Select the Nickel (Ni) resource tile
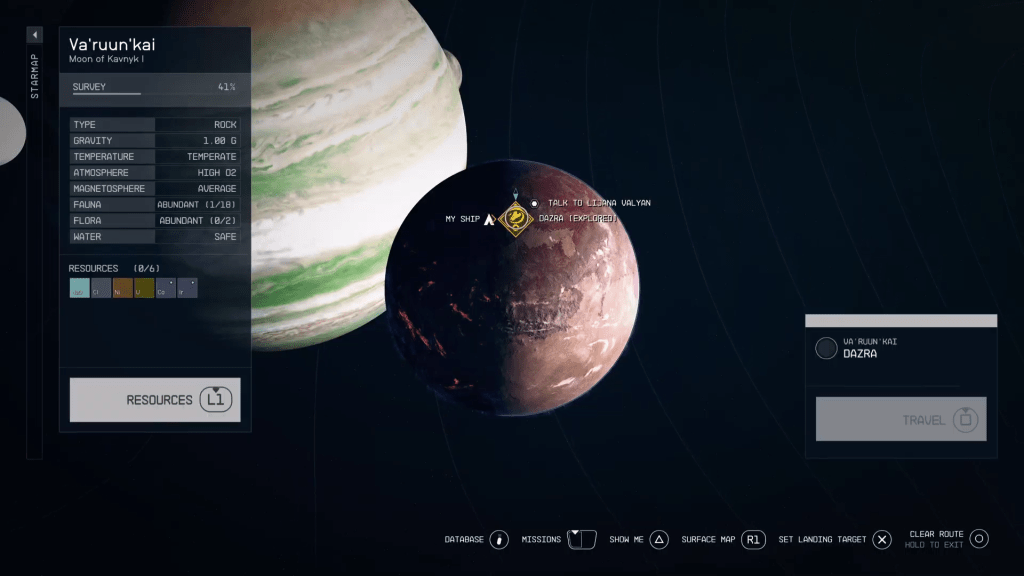Screen dimensions: 1024x576 point(123,288)
